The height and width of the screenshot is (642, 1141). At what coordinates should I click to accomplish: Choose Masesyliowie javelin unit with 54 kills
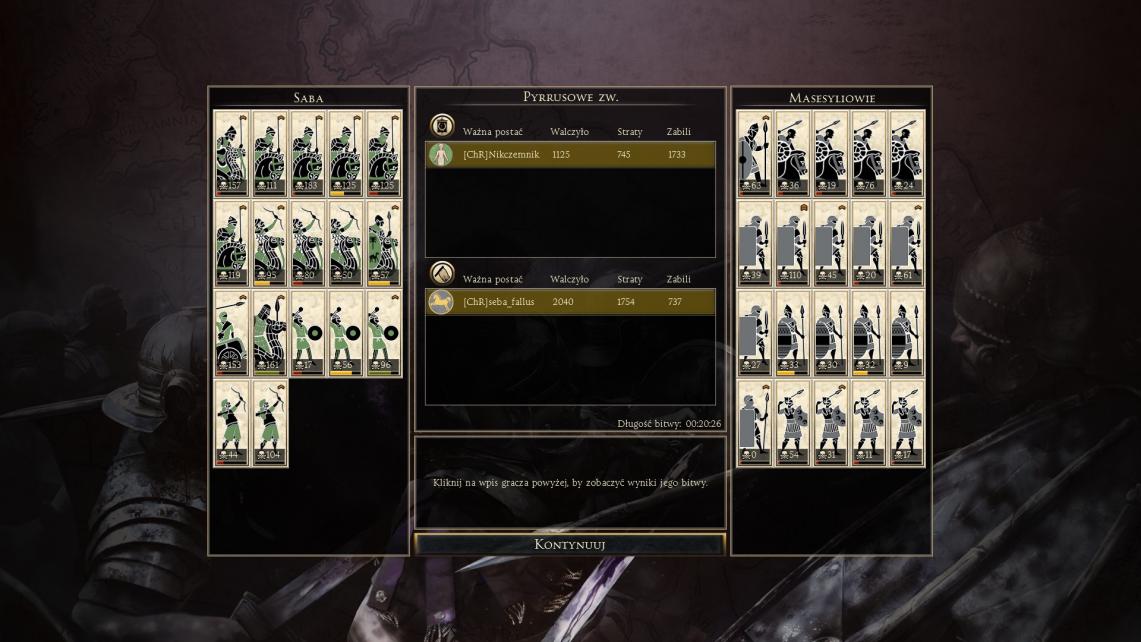pos(793,423)
